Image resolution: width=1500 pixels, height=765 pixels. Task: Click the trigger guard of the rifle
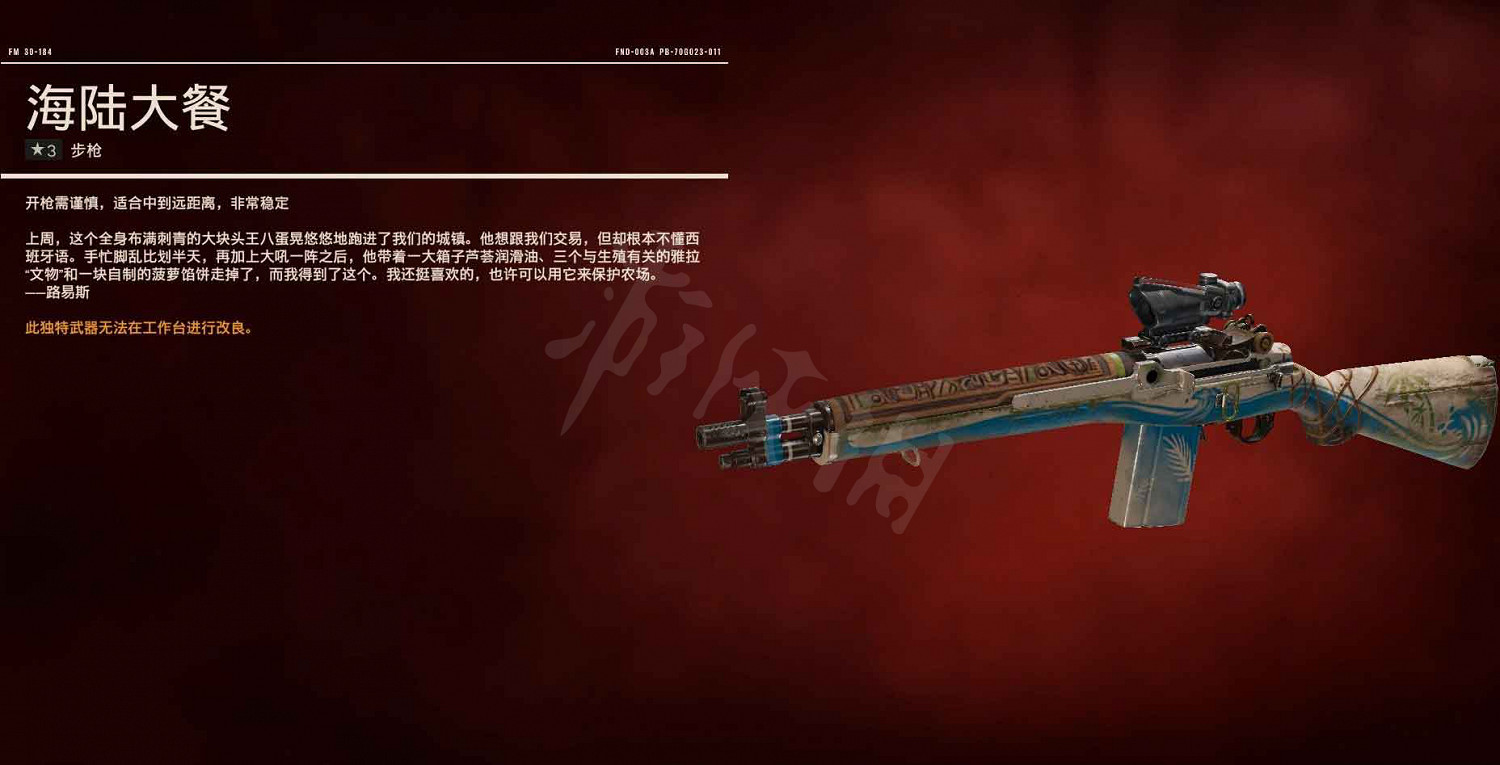(x=1247, y=430)
